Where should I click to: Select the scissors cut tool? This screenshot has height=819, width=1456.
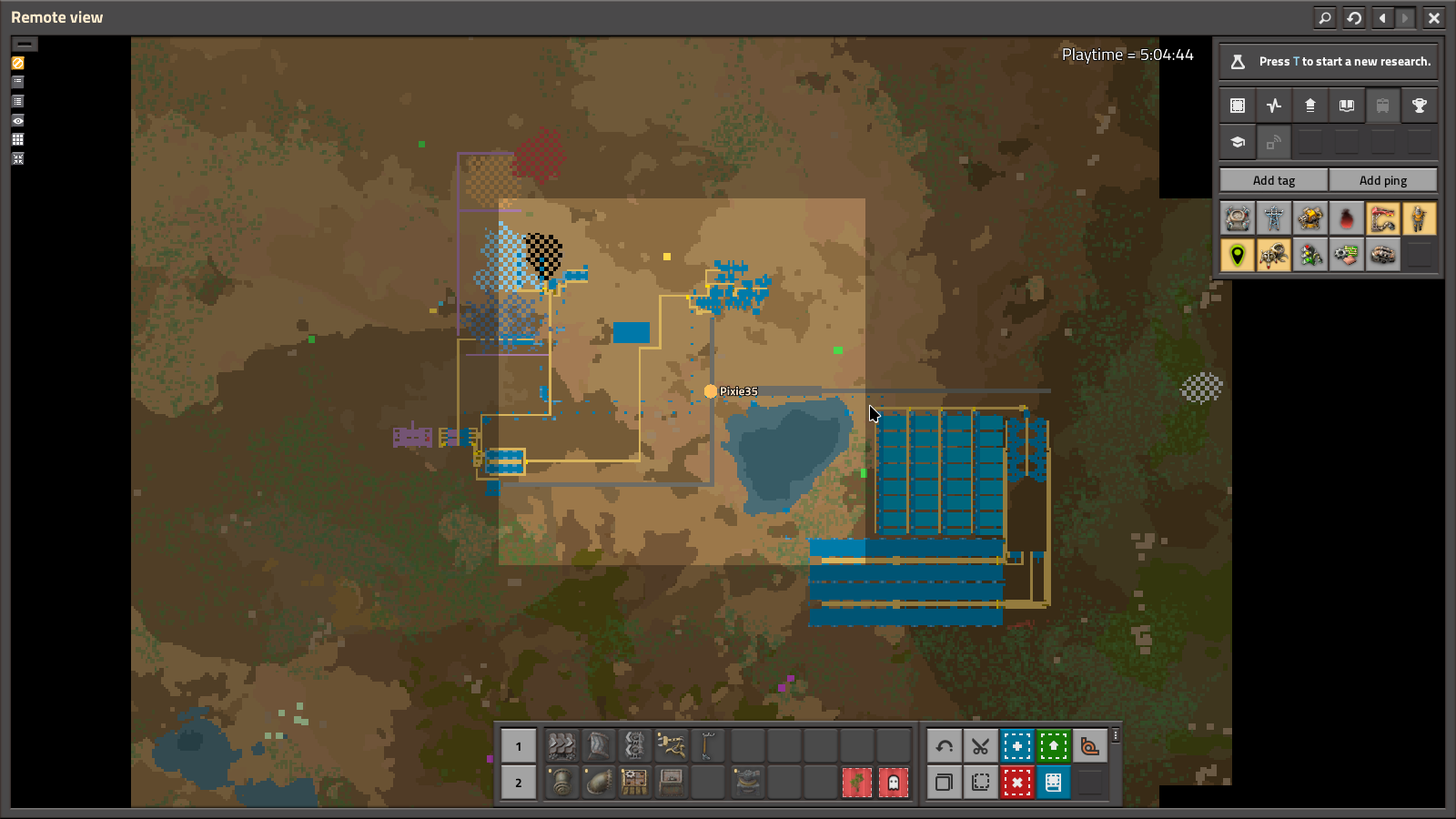point(980,745)
